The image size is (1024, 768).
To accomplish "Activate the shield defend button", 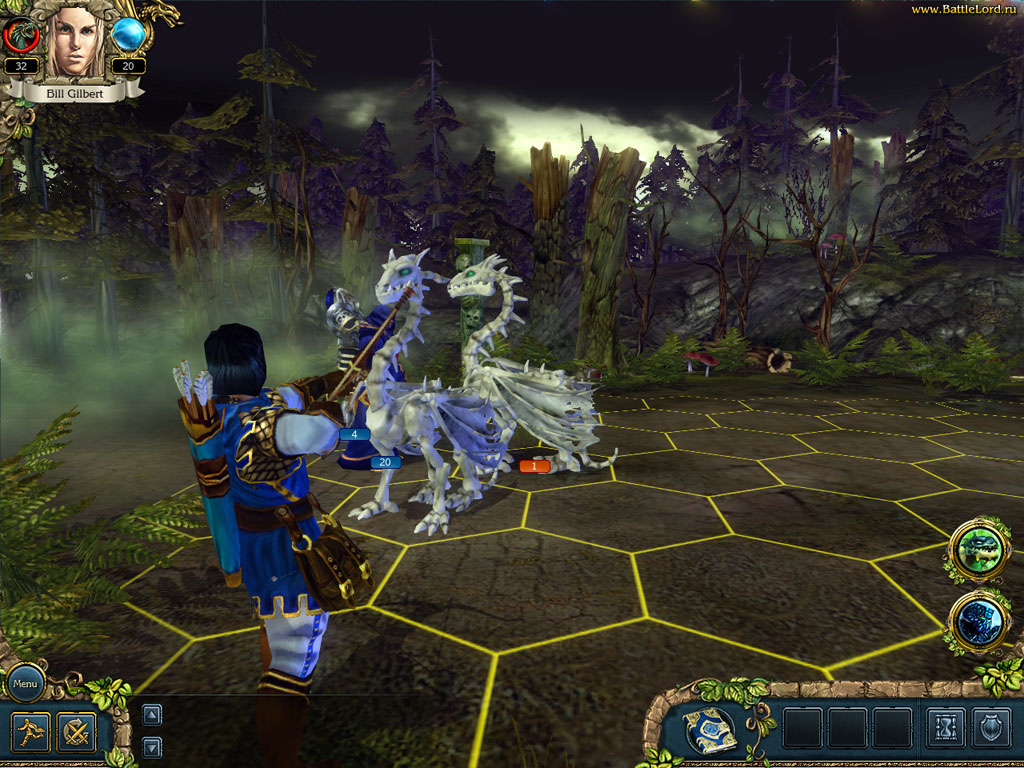I will click(x=989, y=729).
